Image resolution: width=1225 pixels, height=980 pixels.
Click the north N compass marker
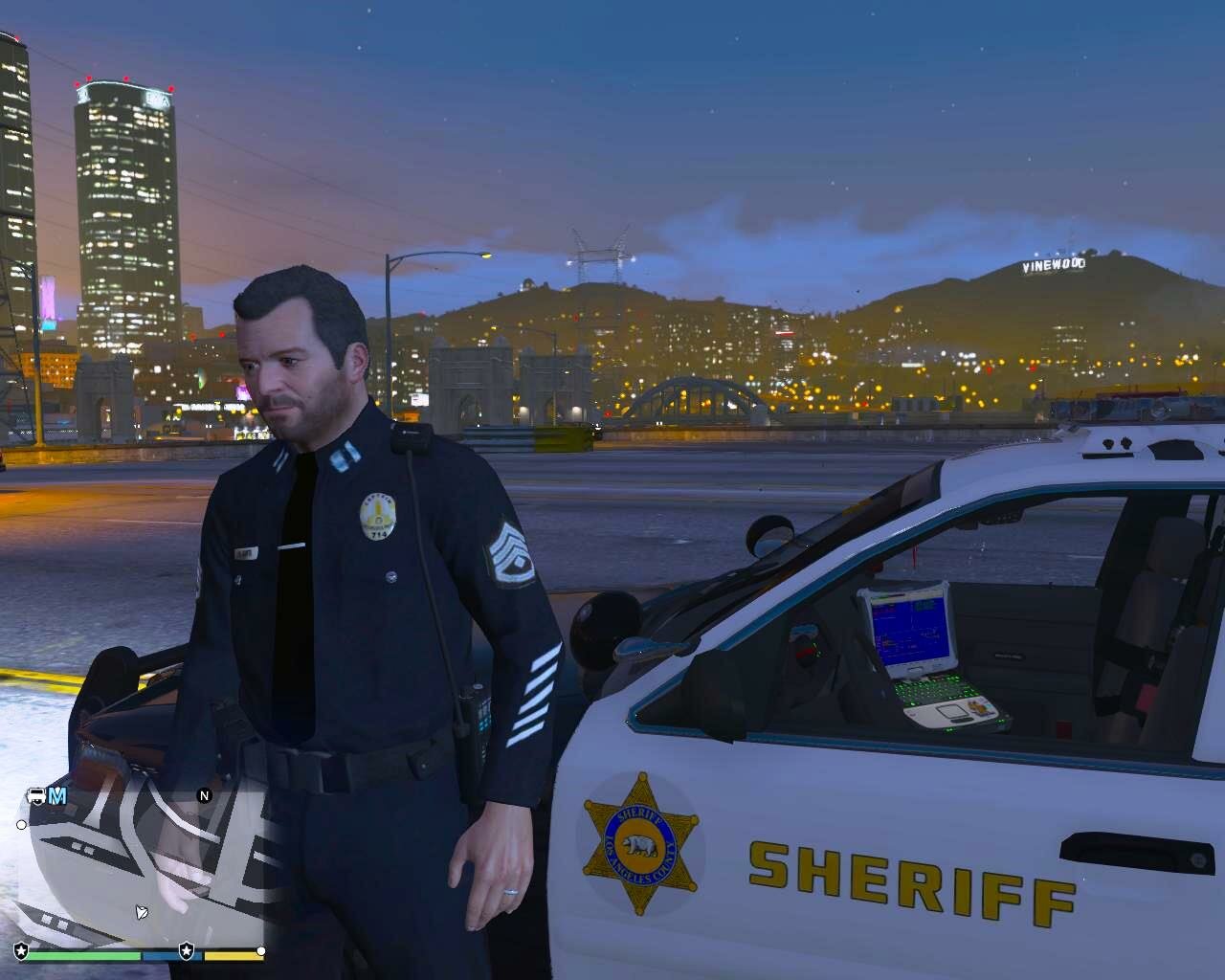[204, 795]
